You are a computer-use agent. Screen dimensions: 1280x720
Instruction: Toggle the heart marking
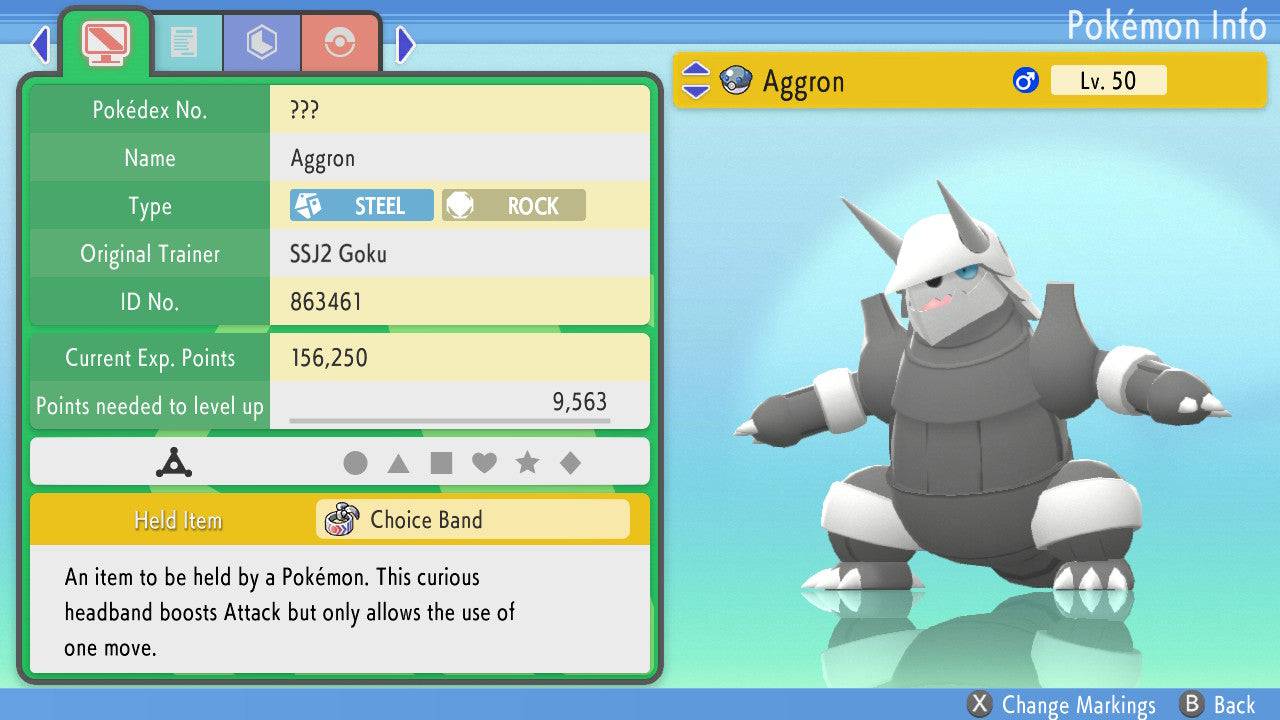pos(484,463)
